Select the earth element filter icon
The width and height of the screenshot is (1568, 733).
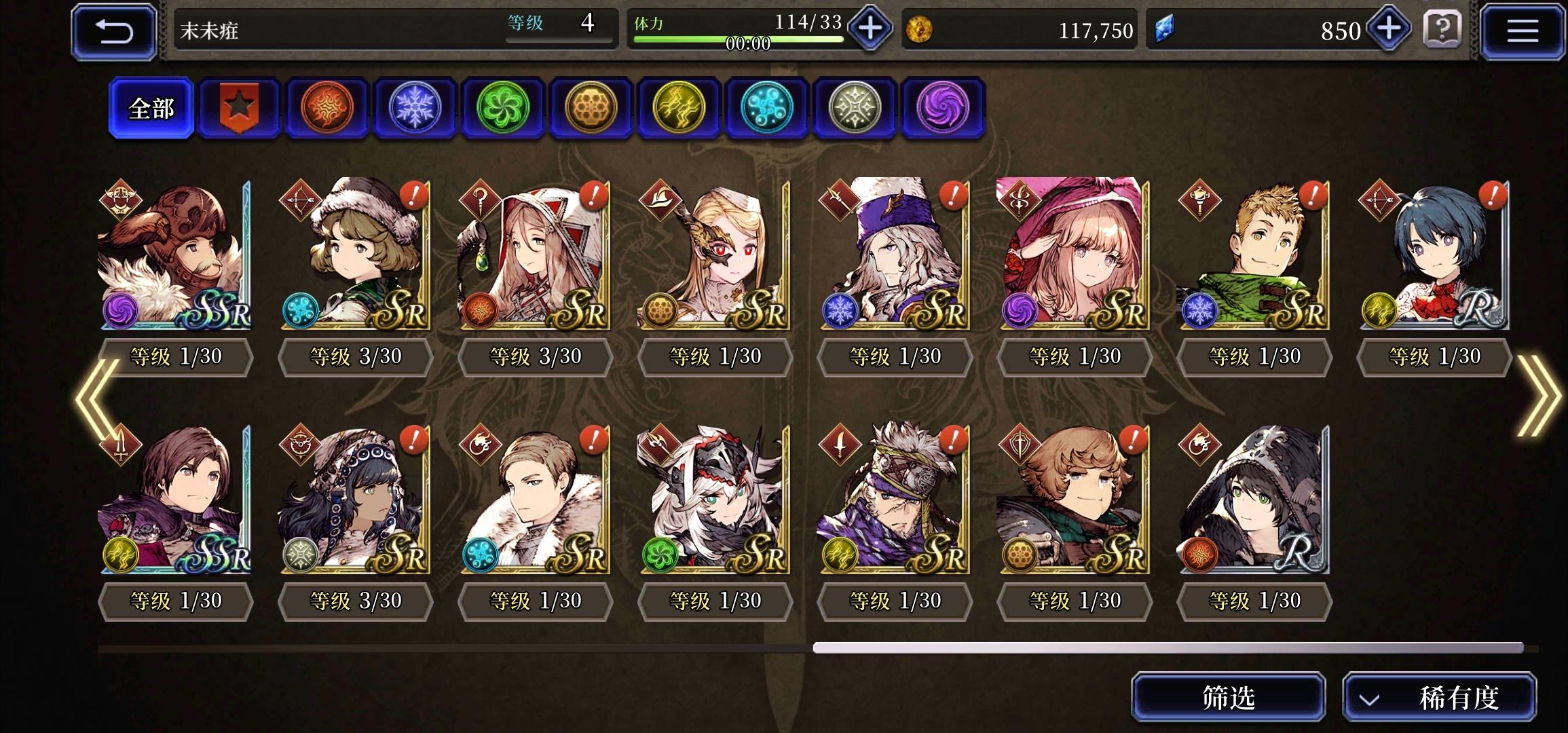pyautogui.click(x=591, y=109)
